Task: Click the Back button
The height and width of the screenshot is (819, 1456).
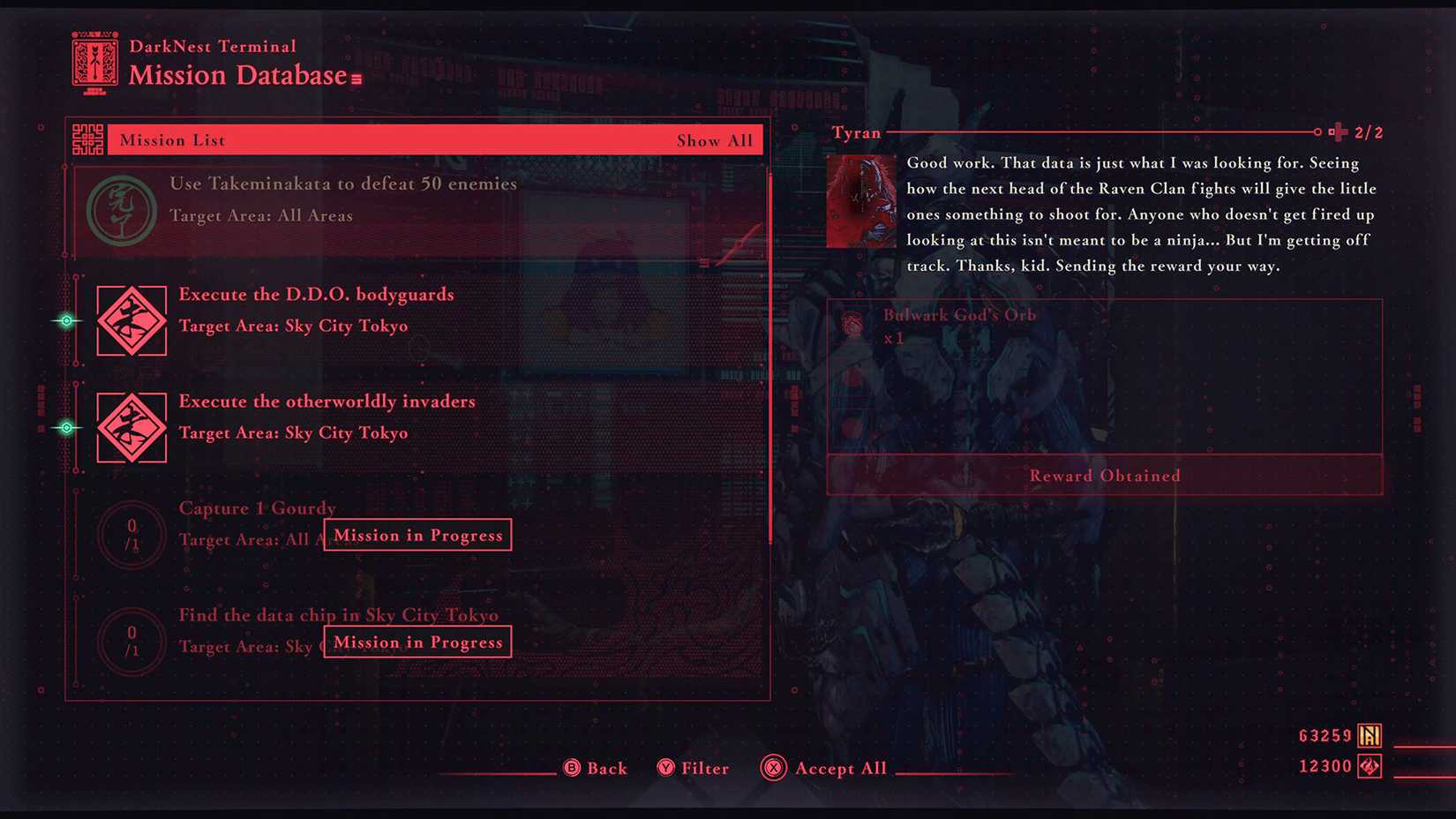Action: [x=596, y=768]
